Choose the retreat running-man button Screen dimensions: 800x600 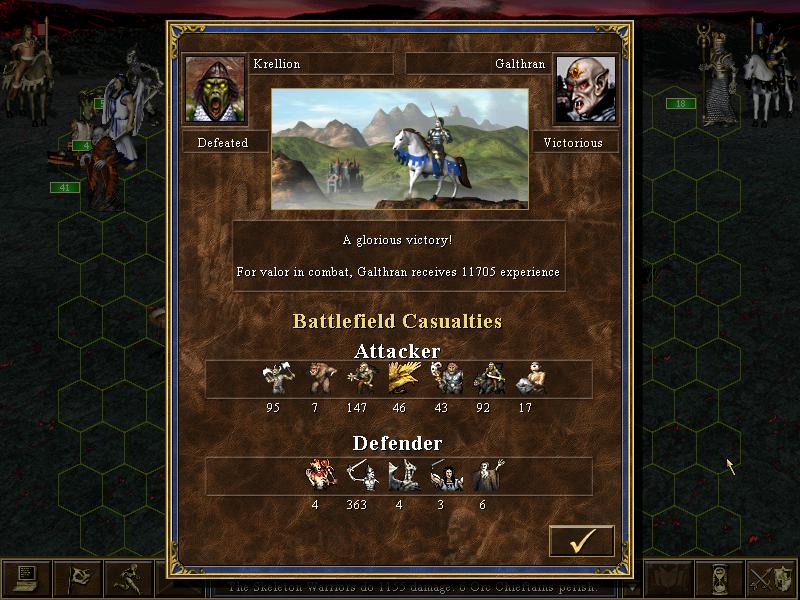(x=128, y=578)
